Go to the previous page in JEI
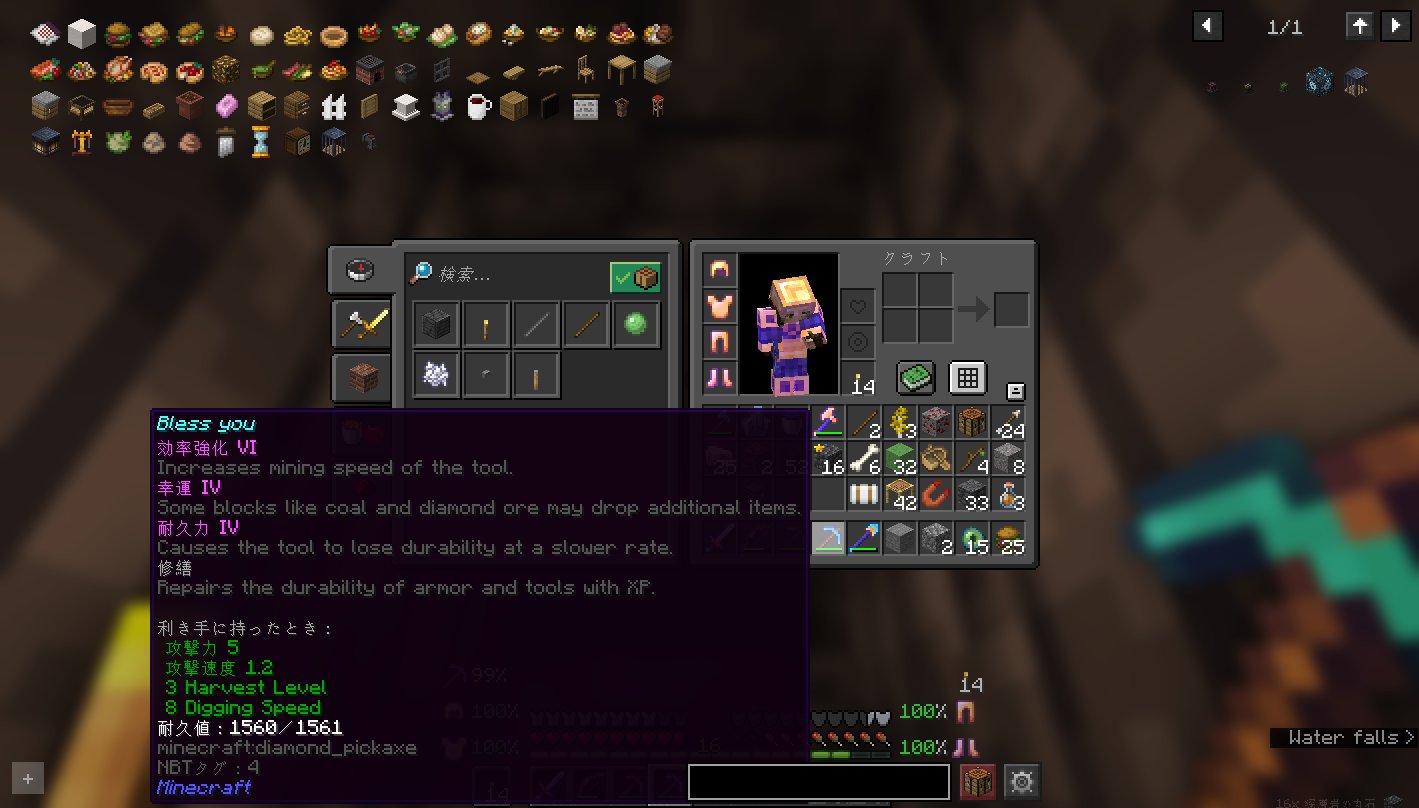This screenshot has width=1419, height=808. tap(1207, 27)
